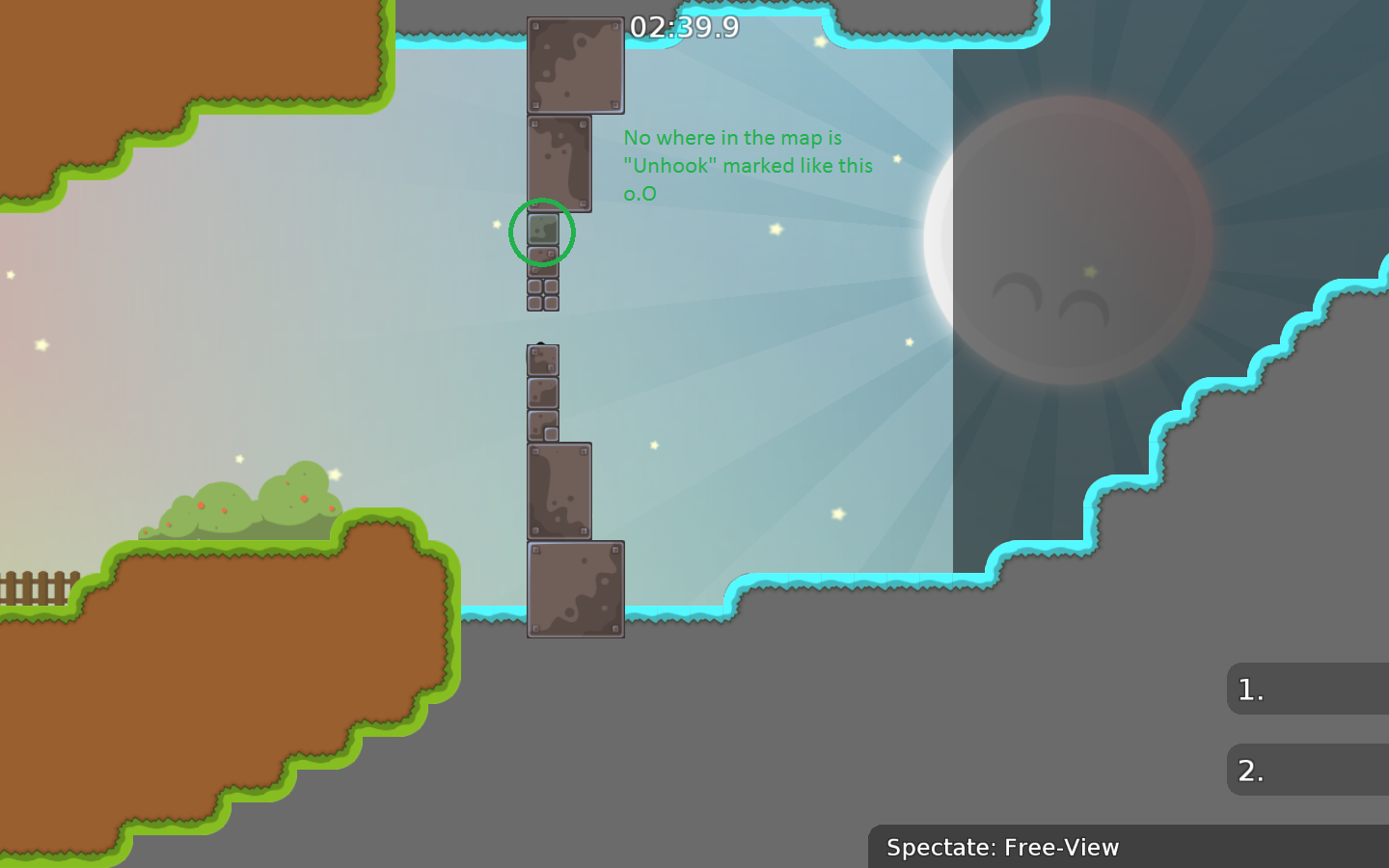Click the unhookable block inside the green circle
Viewport: 1389px width, 868px height.
pyautogui.click(x=542, y=231)
